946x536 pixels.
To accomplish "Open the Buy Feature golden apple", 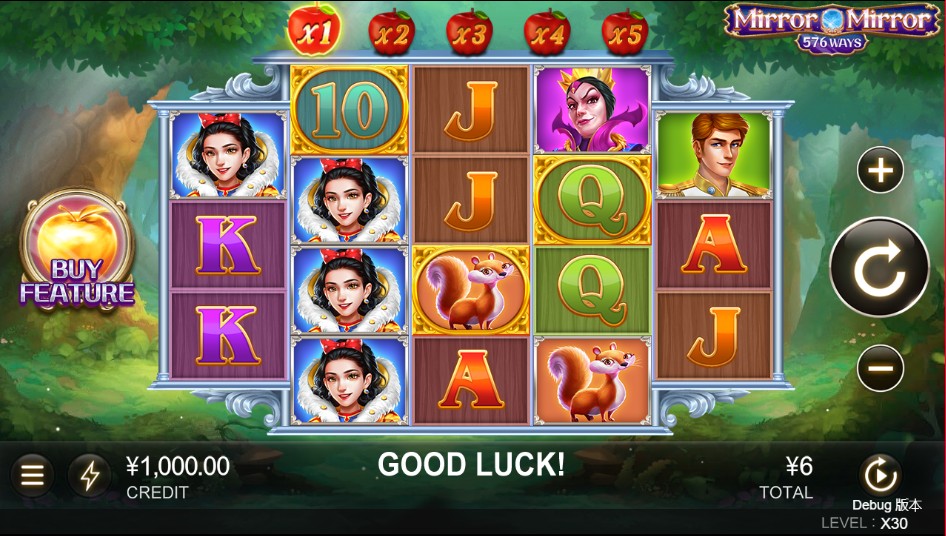I will tap(77, 250).
